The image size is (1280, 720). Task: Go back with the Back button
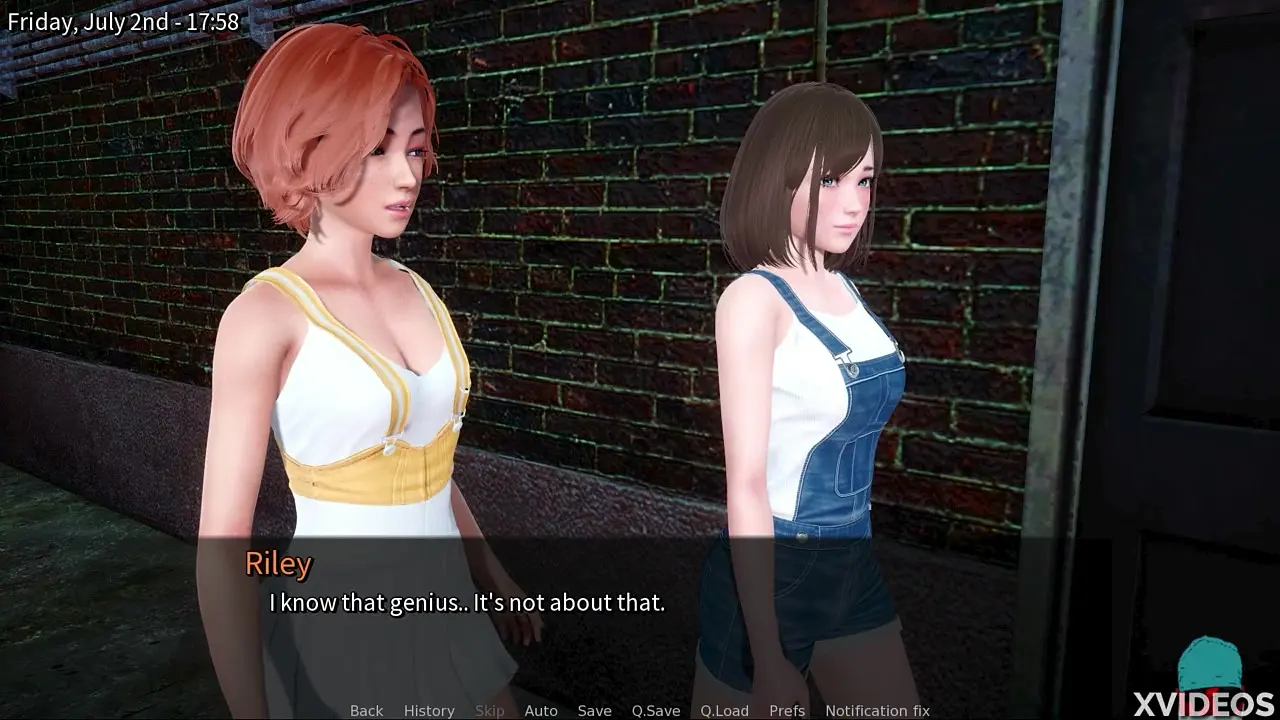point(366,710)
